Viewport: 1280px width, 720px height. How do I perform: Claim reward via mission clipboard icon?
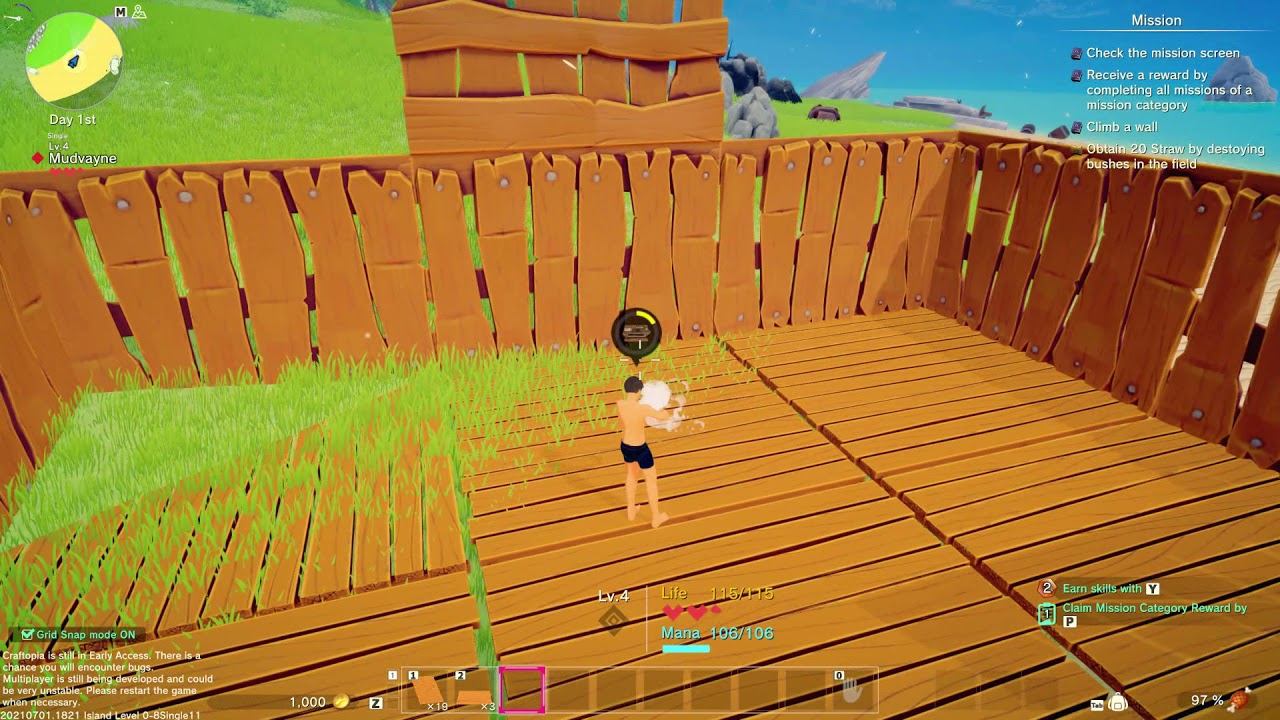[1047, 614]
